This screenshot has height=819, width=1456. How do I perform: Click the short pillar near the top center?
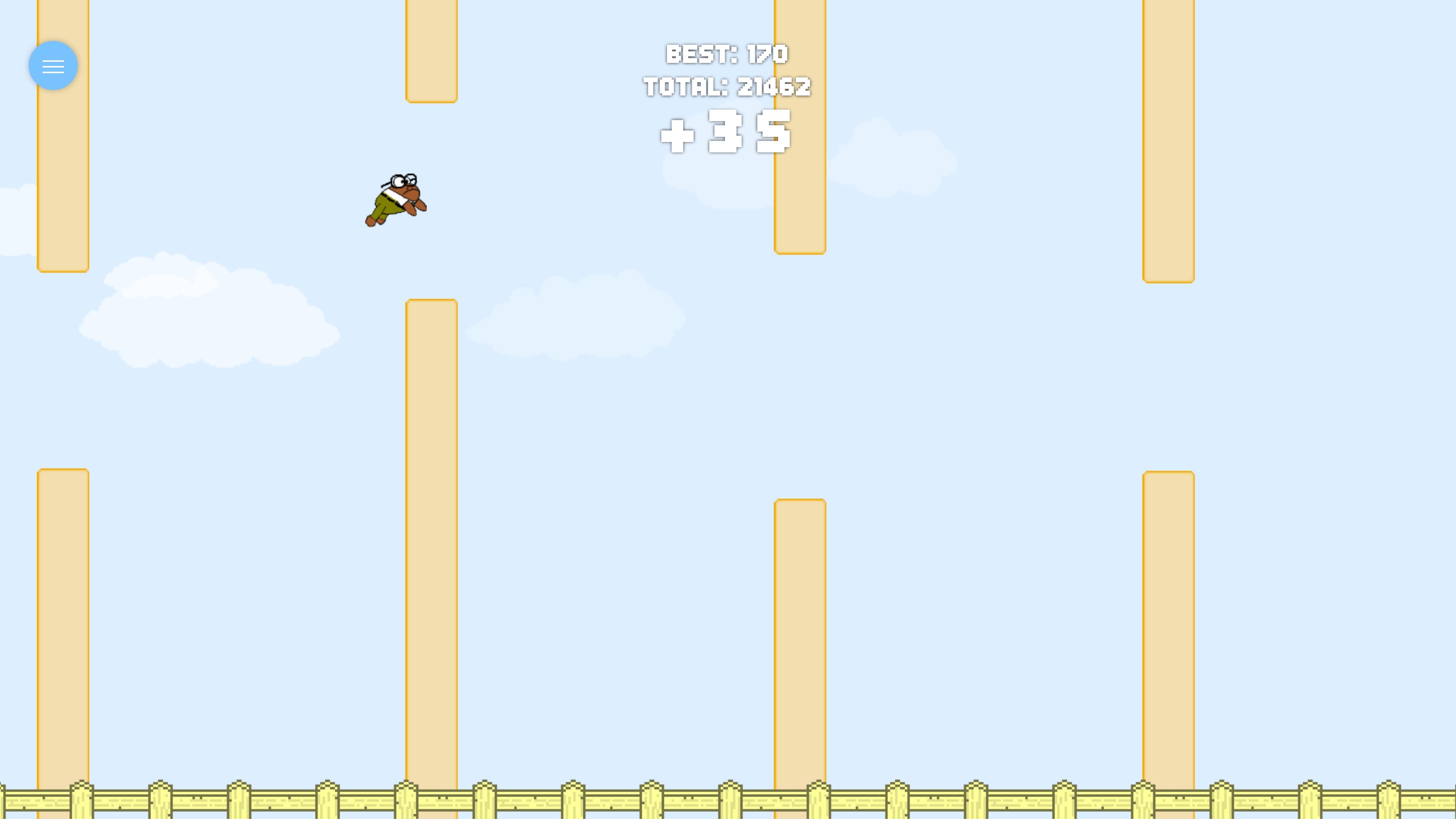pyautogui.click(x=431, y=51)
